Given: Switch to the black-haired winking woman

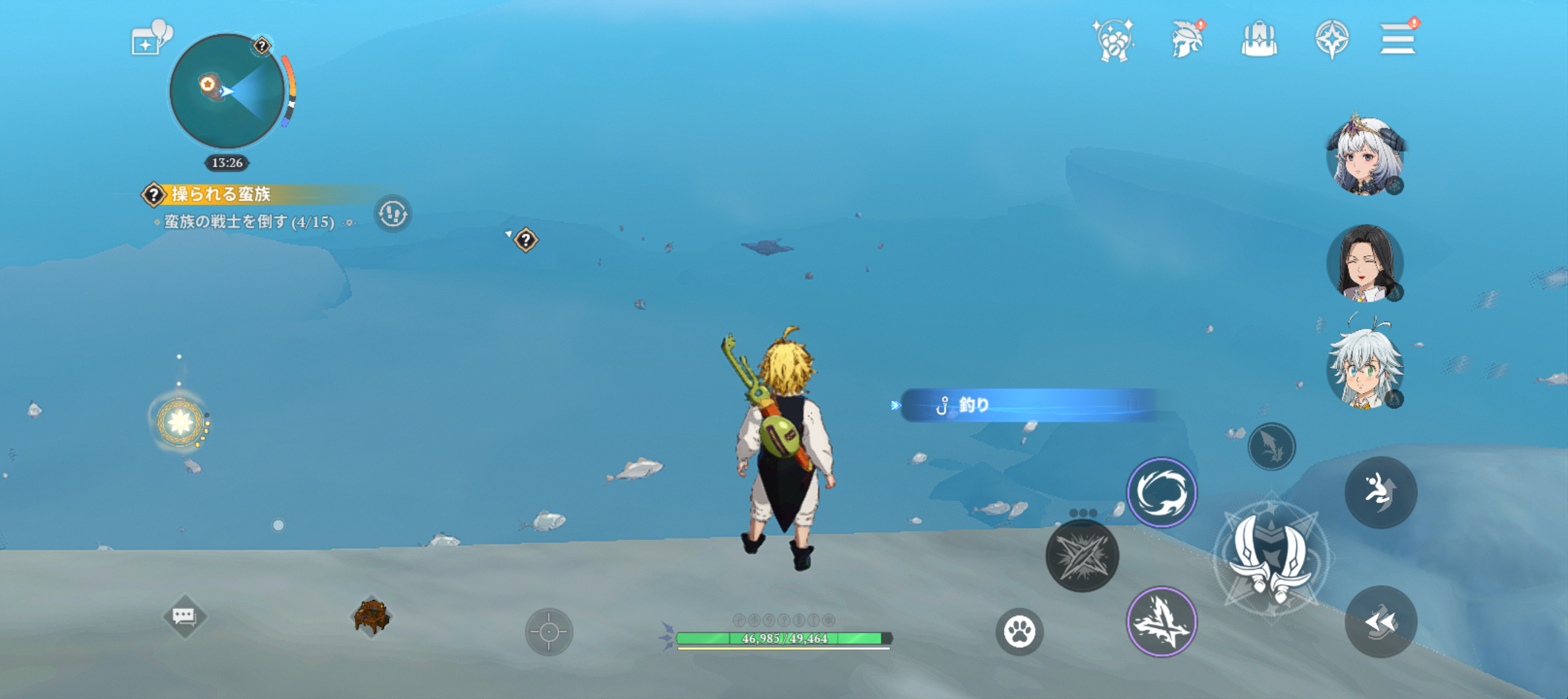Looking at the screenshot, I should [x=1365, y=263].
